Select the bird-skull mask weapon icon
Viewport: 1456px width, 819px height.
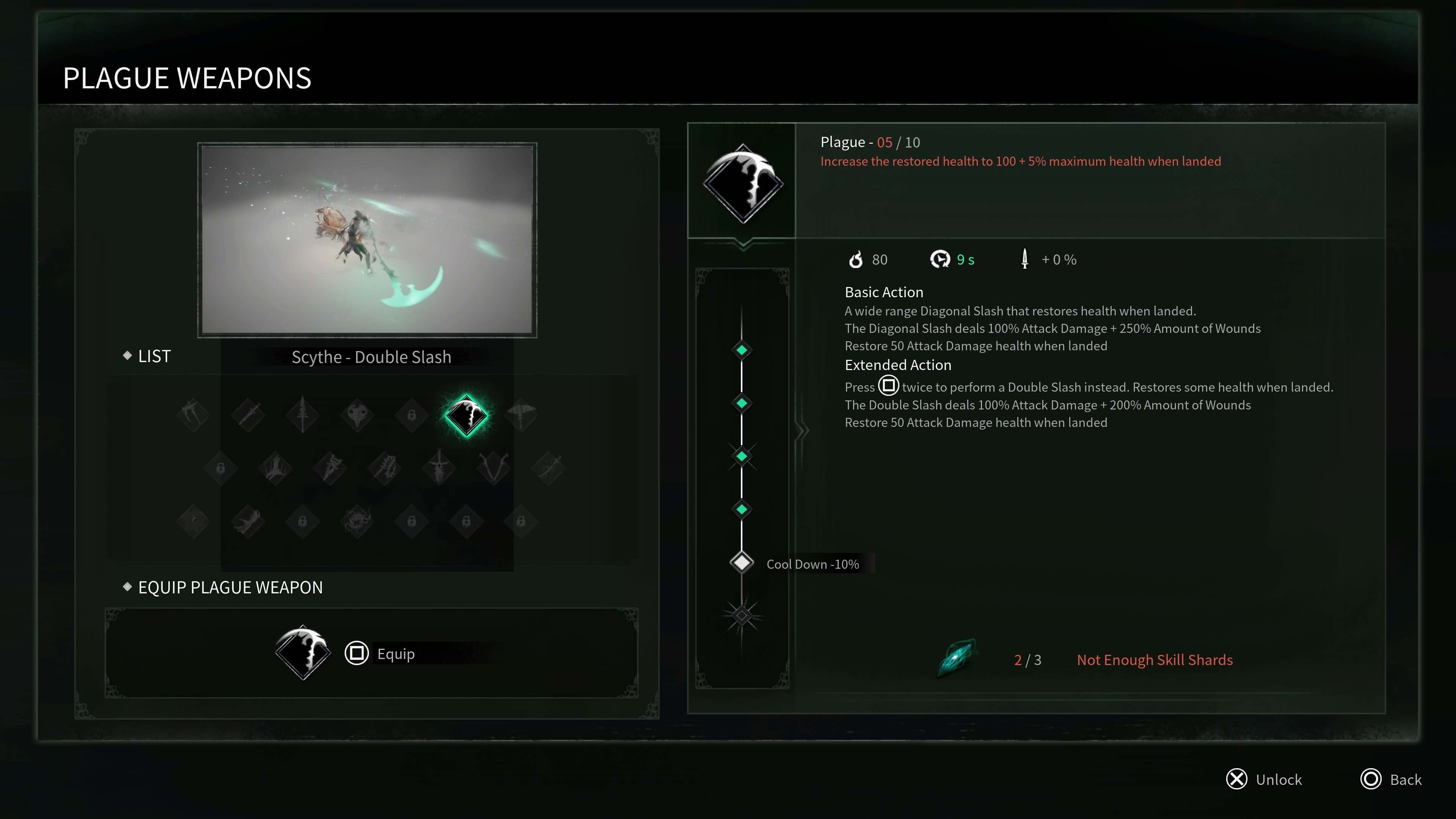357,416
